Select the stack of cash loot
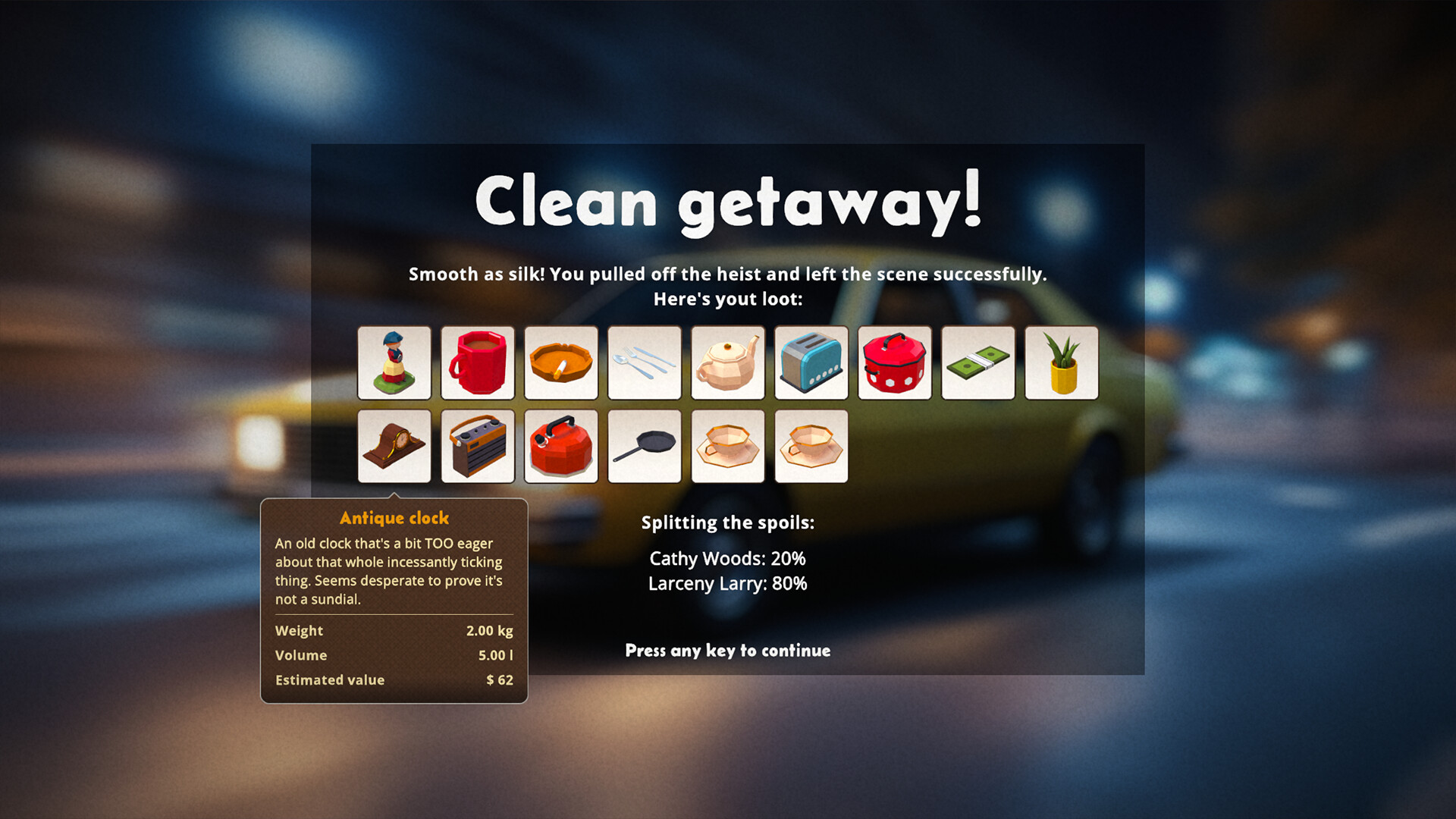 (978, 363)
